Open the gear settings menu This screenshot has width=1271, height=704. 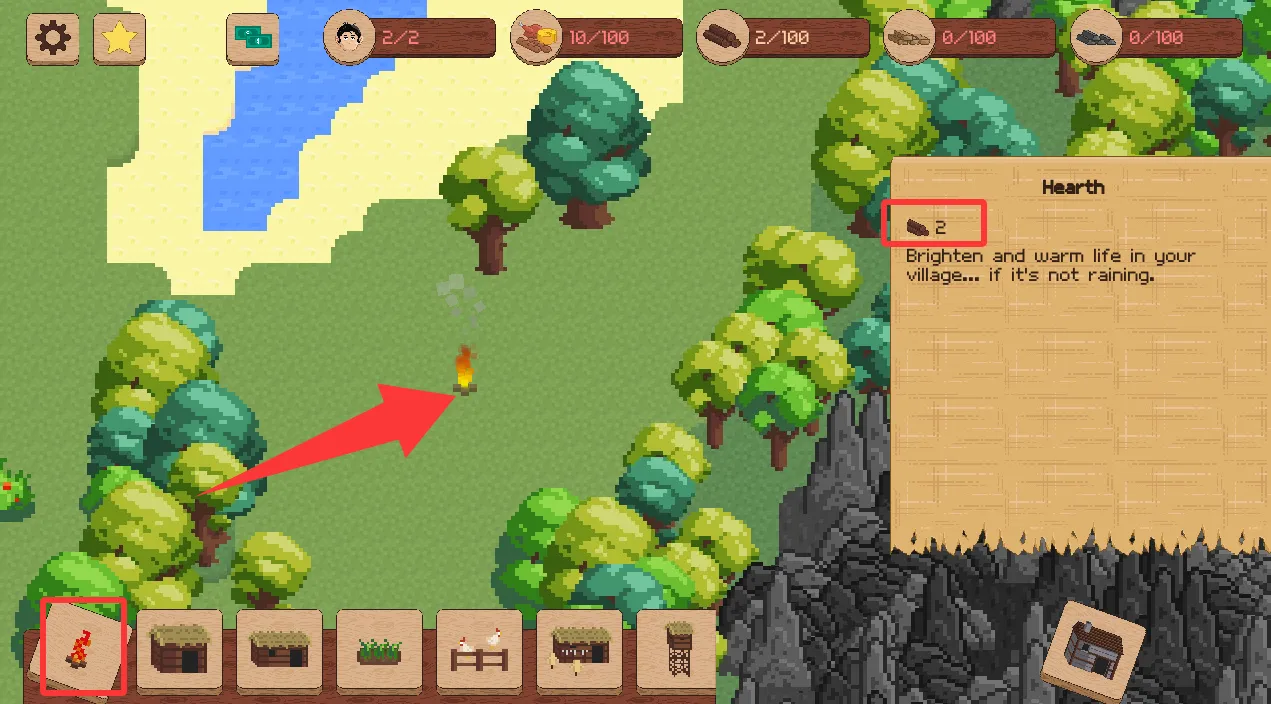52,39
